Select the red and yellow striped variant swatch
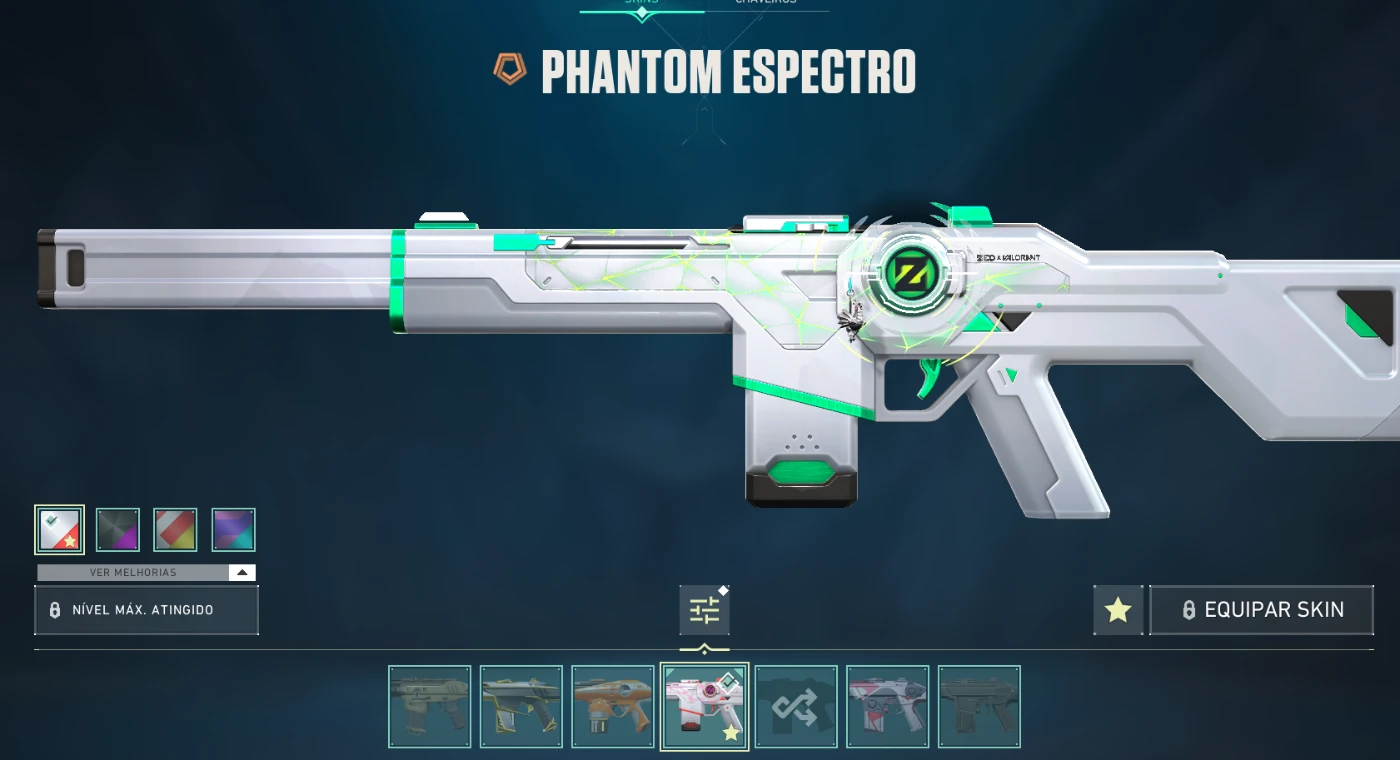 point(176,529)
